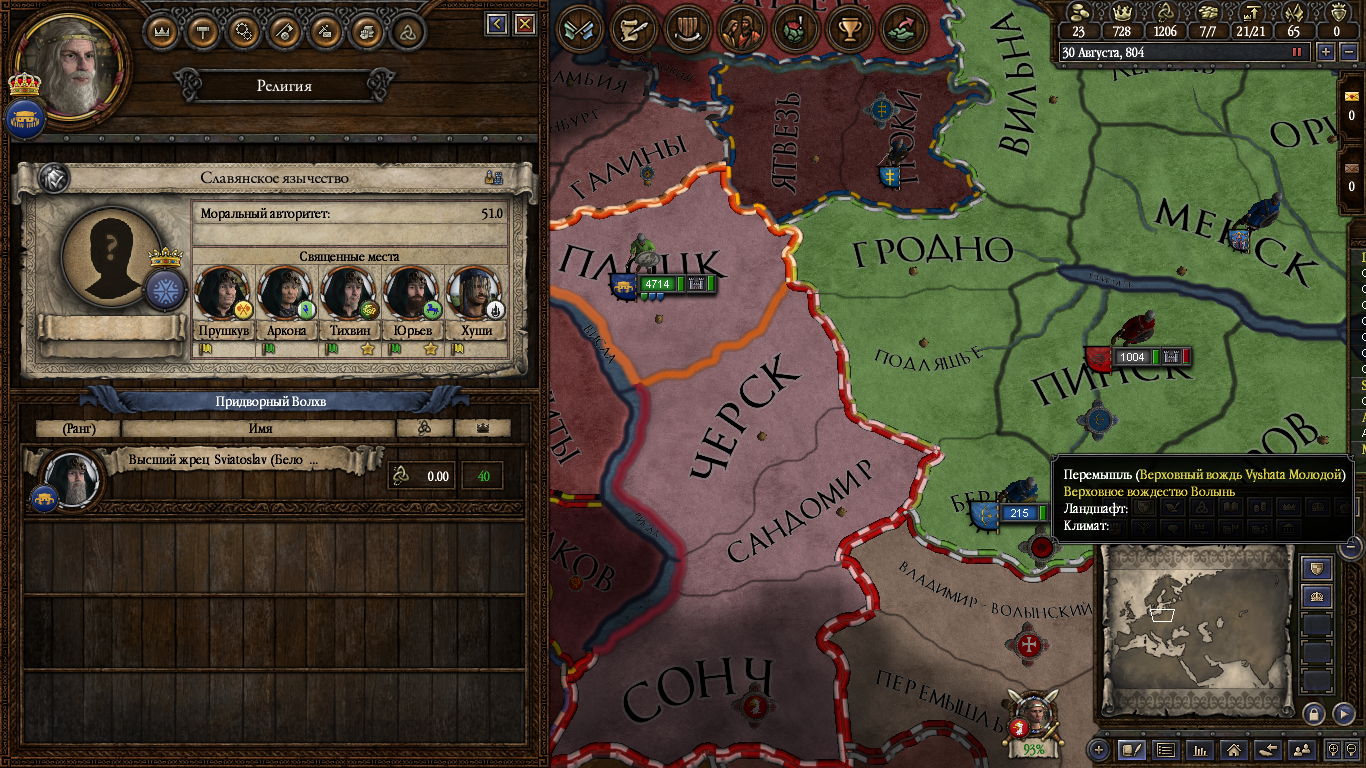
Task: Select the gears technology tab
Action: pos(244,32)
